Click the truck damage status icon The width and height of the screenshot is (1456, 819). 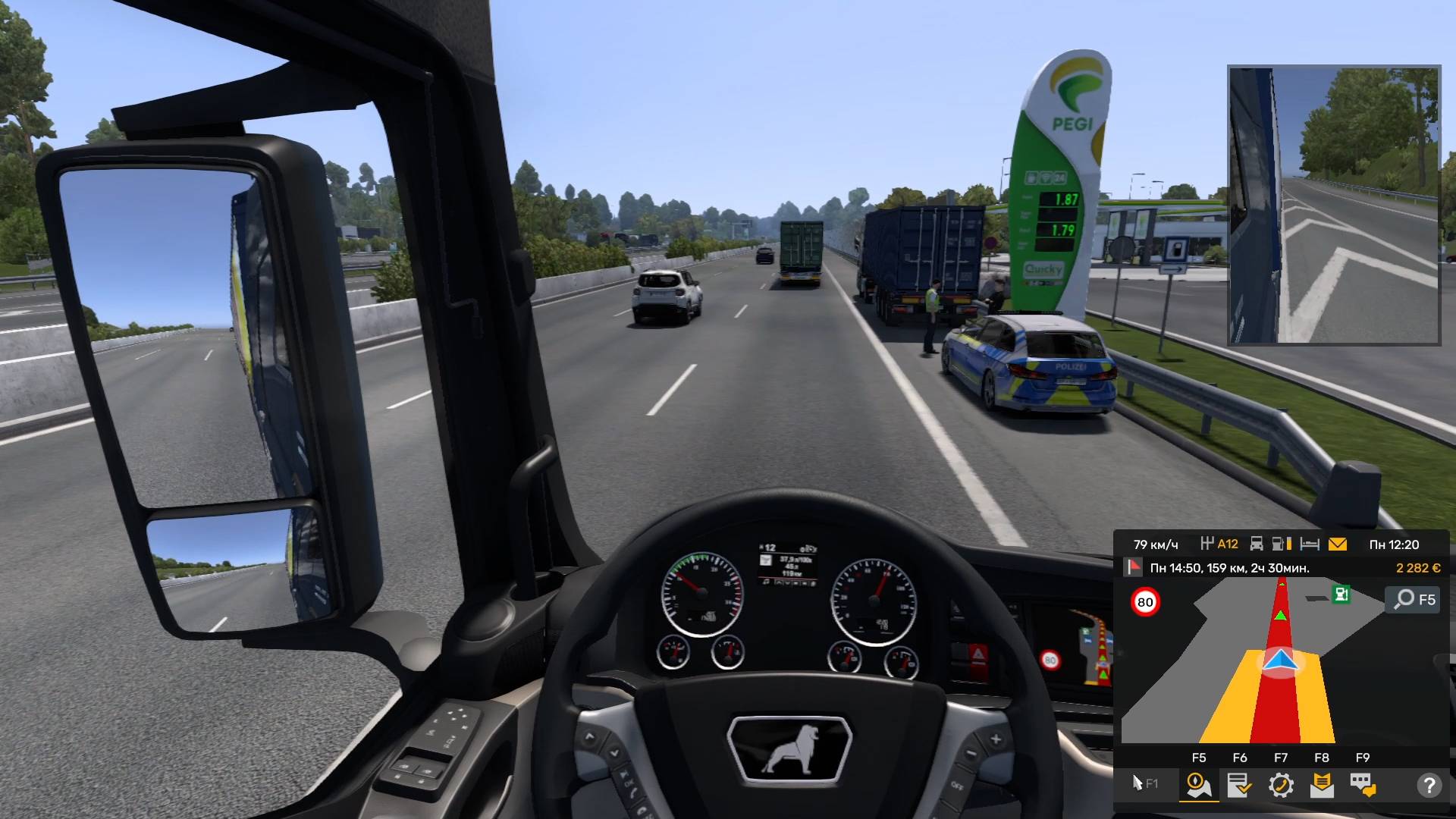coord(1257,544)
